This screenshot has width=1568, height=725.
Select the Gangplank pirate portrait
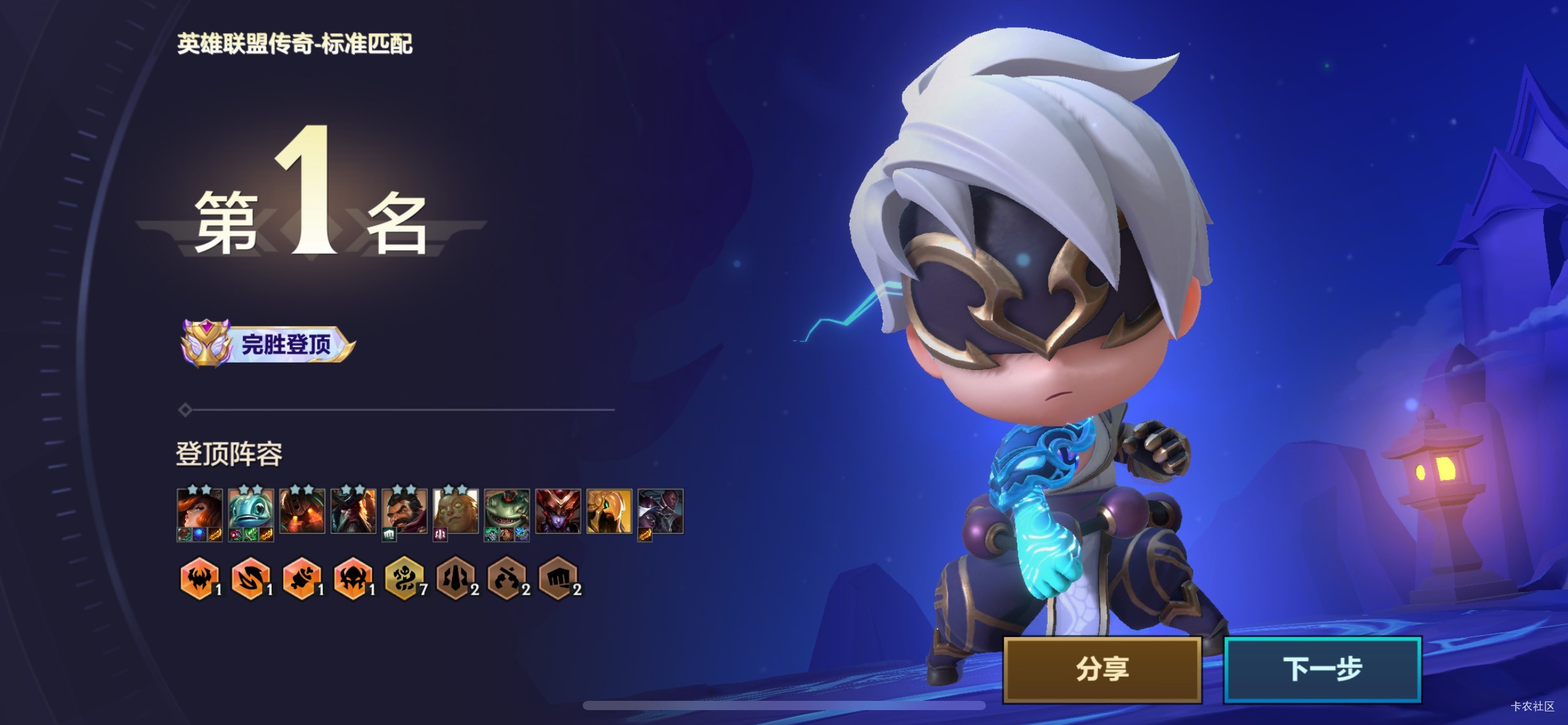click(x=353, y=511)
